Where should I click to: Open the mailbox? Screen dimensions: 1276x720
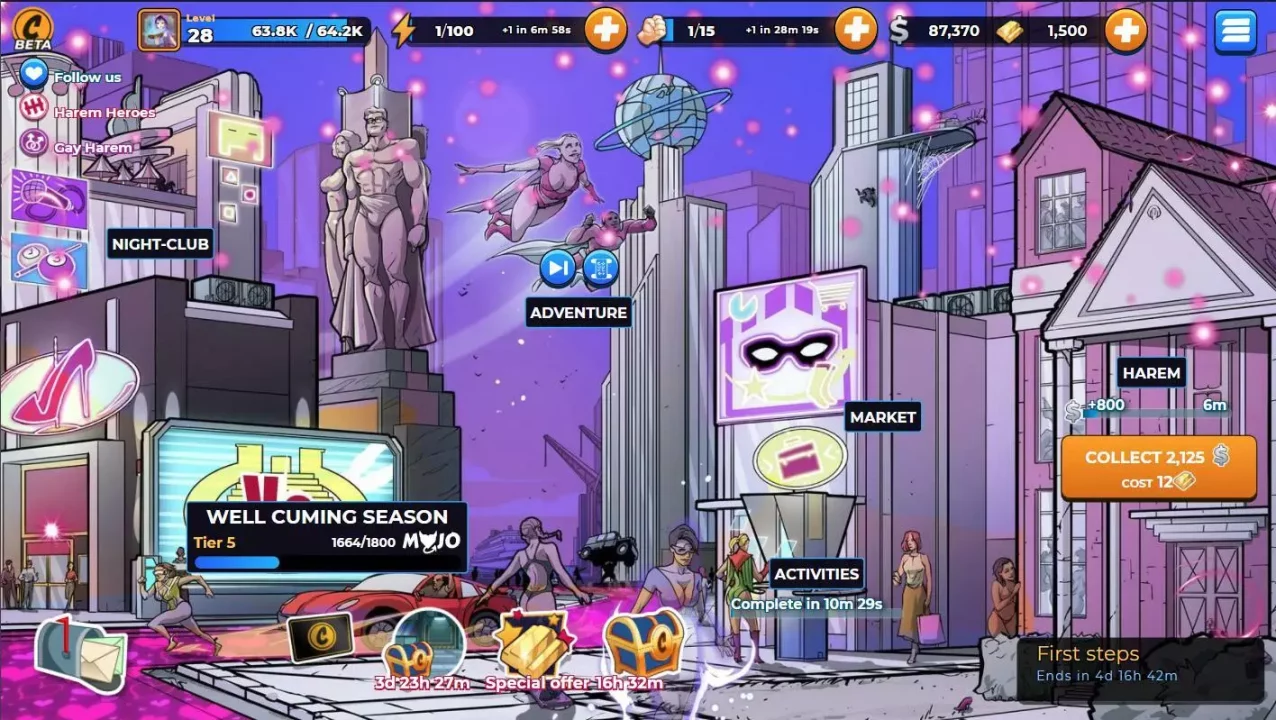click(x=81, y=654)
